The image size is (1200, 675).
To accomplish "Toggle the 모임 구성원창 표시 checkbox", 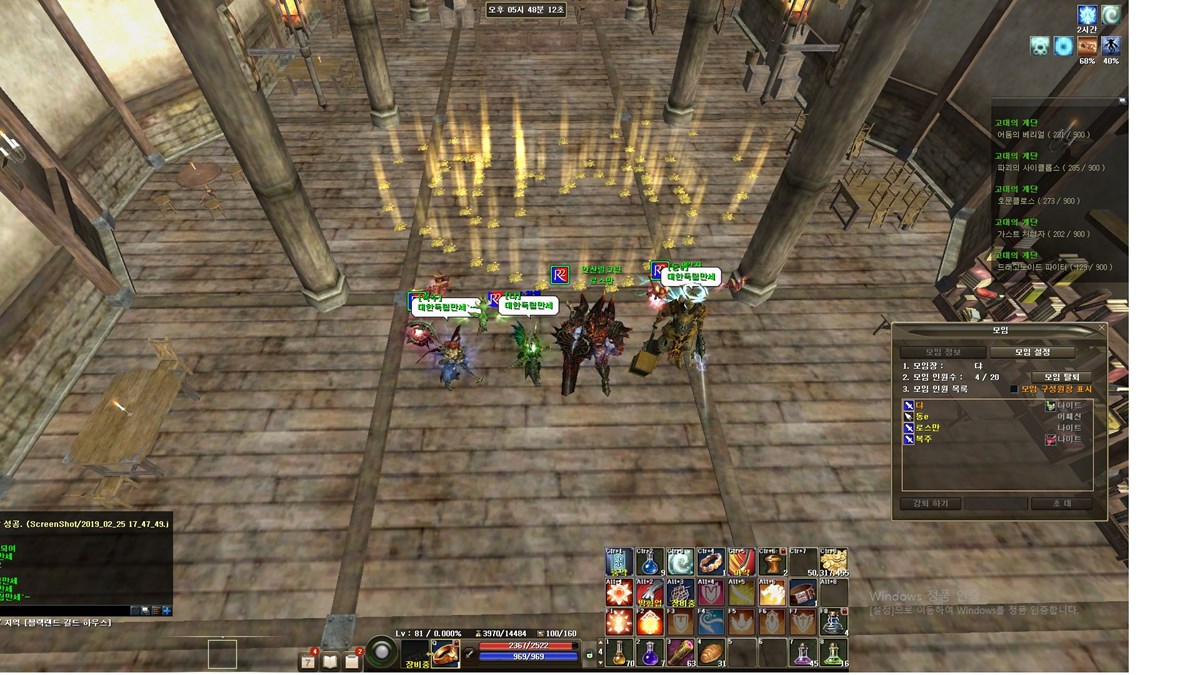I will [x=1013, y=389].
